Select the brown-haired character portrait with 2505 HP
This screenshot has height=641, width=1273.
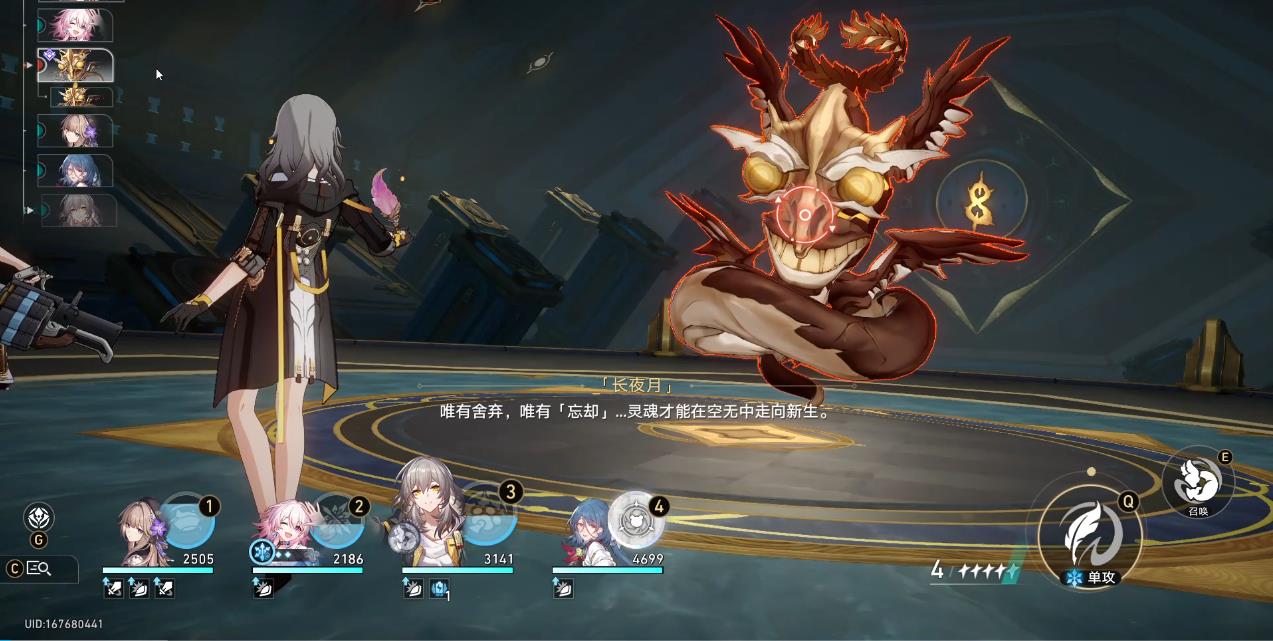pos(140,535)
